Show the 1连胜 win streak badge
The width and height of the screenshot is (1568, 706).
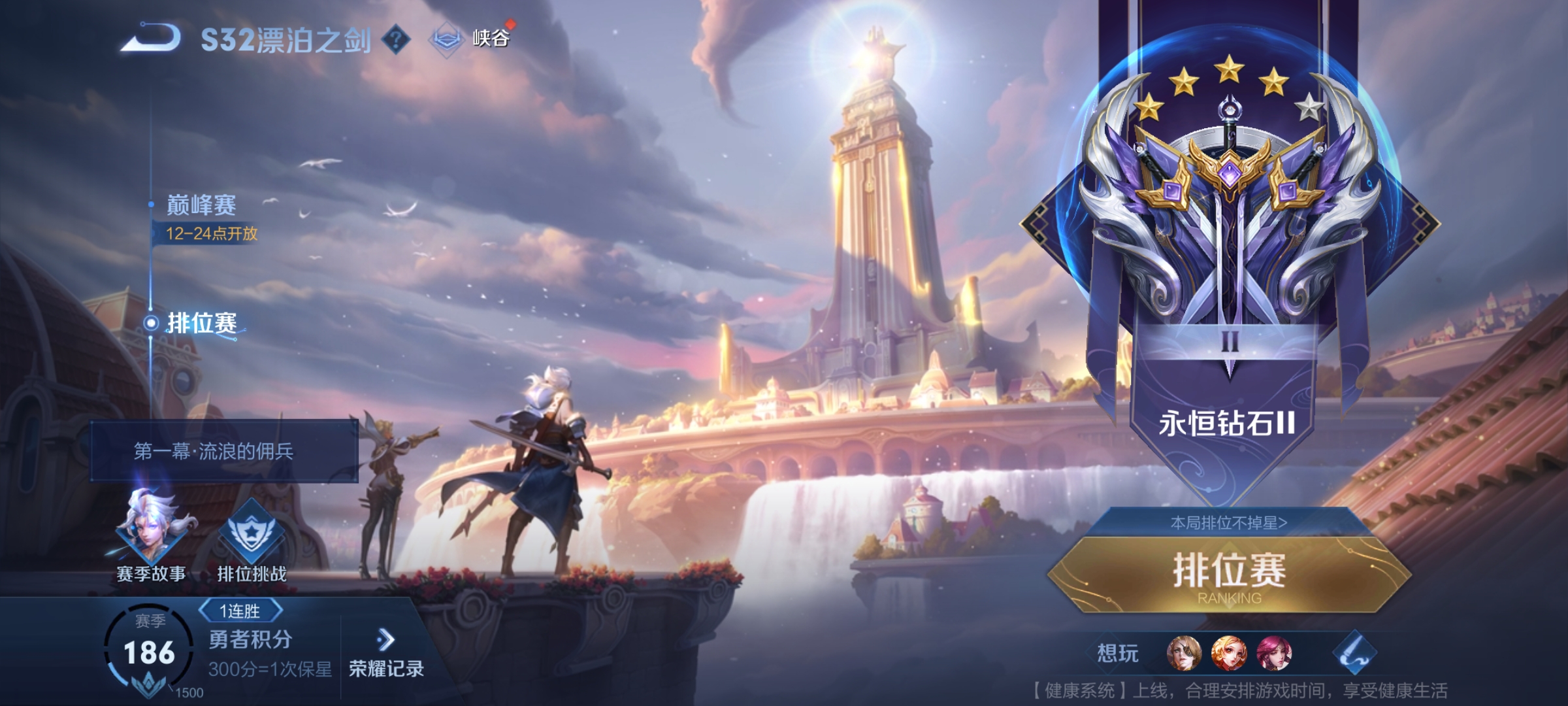coord(240,611)
